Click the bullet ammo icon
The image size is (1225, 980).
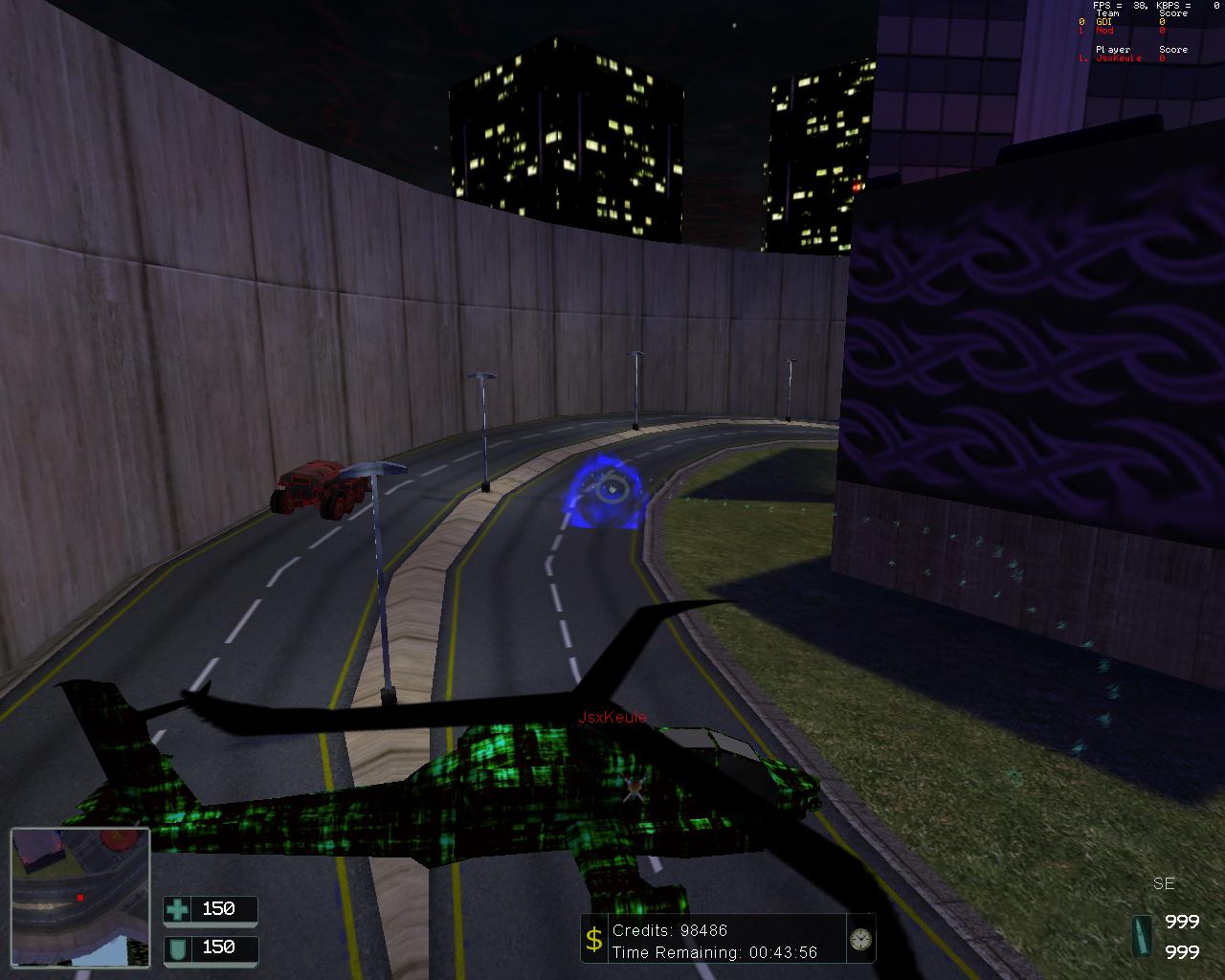click(x=1141, y=935)
